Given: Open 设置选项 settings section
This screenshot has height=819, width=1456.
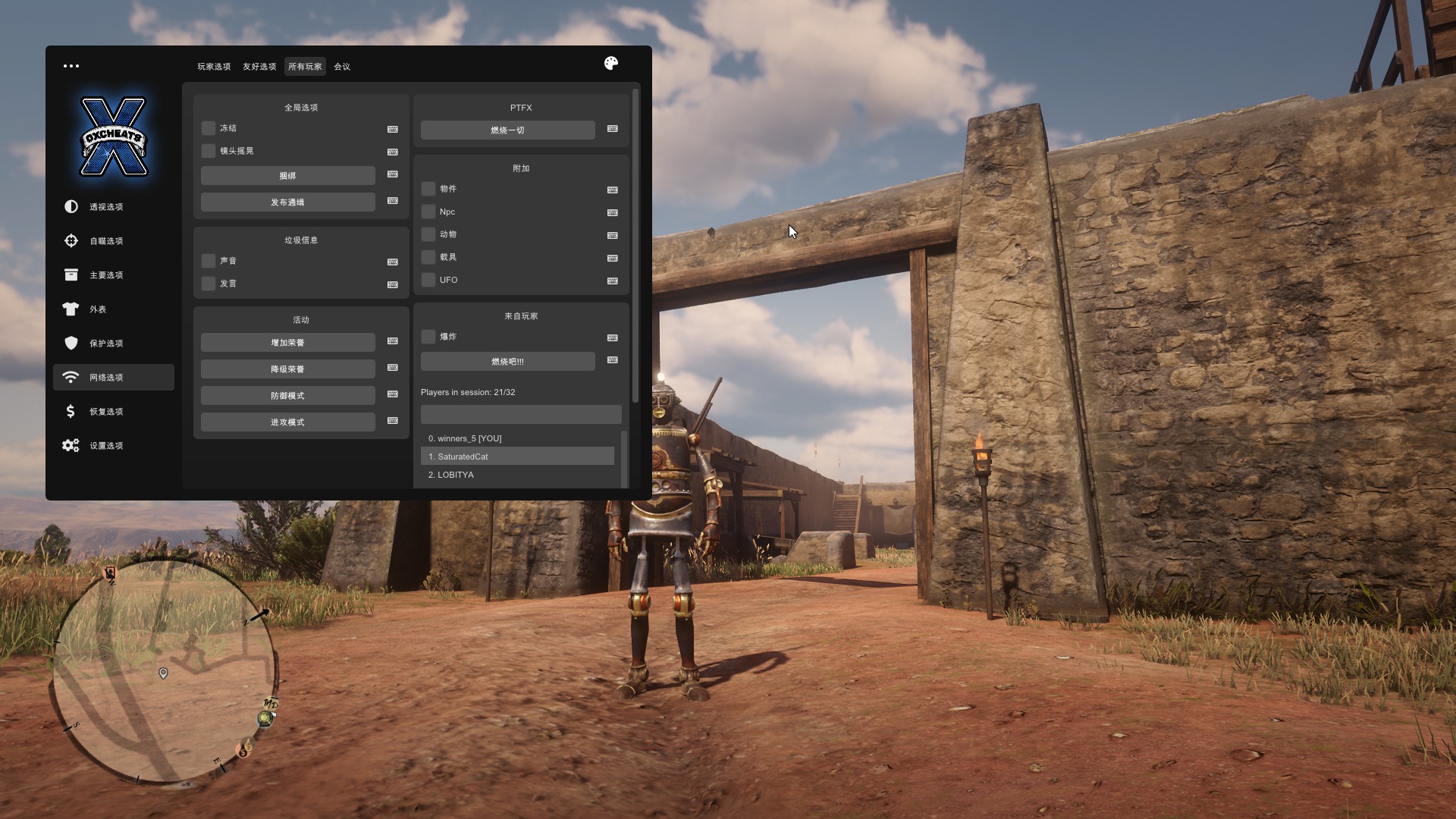Looking at the screenshot, I should point(106,446).
